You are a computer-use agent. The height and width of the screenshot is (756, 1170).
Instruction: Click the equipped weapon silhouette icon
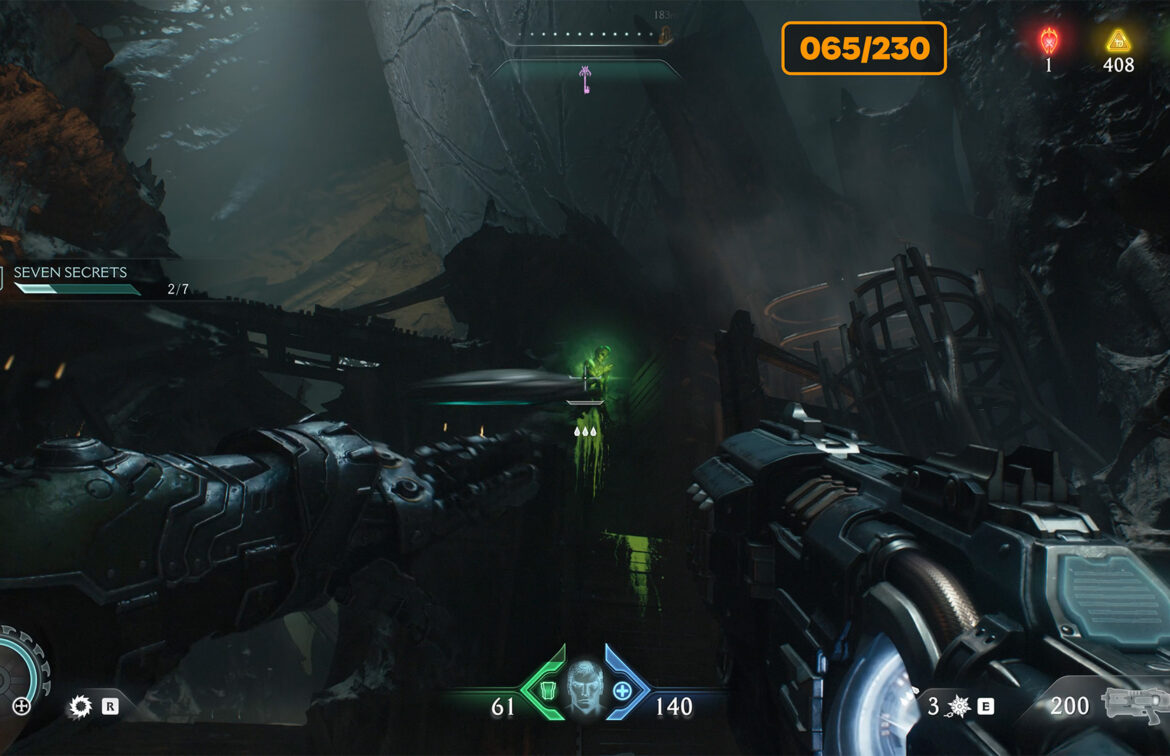pyautogui.click(x=1132, y=705)
